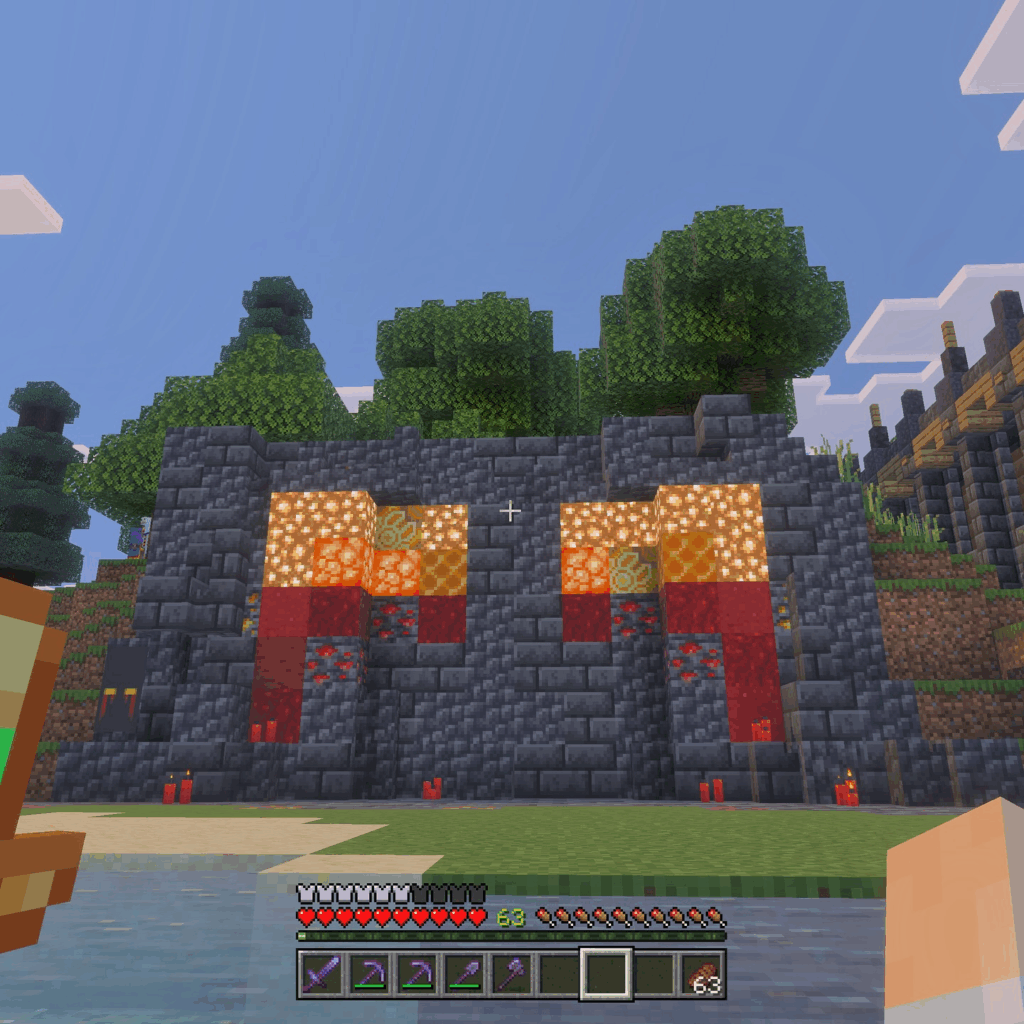1024x1024 pixels.
Task: Click the highlighted empty hotbar slot
Action: click(x=606, y=974)
